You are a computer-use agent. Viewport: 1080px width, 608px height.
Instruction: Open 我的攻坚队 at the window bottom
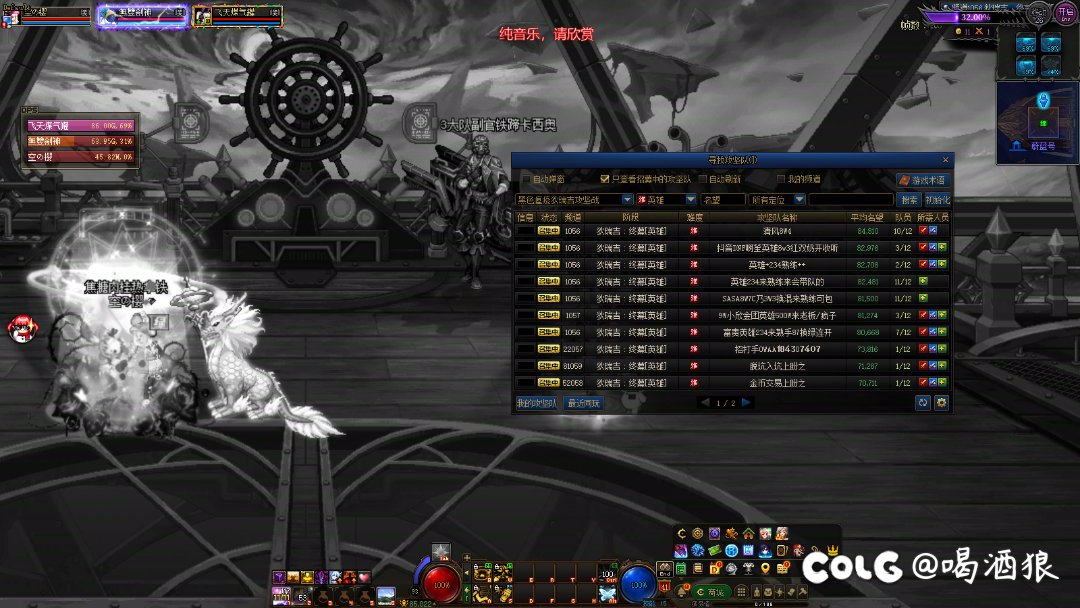[x=537, y=403]
